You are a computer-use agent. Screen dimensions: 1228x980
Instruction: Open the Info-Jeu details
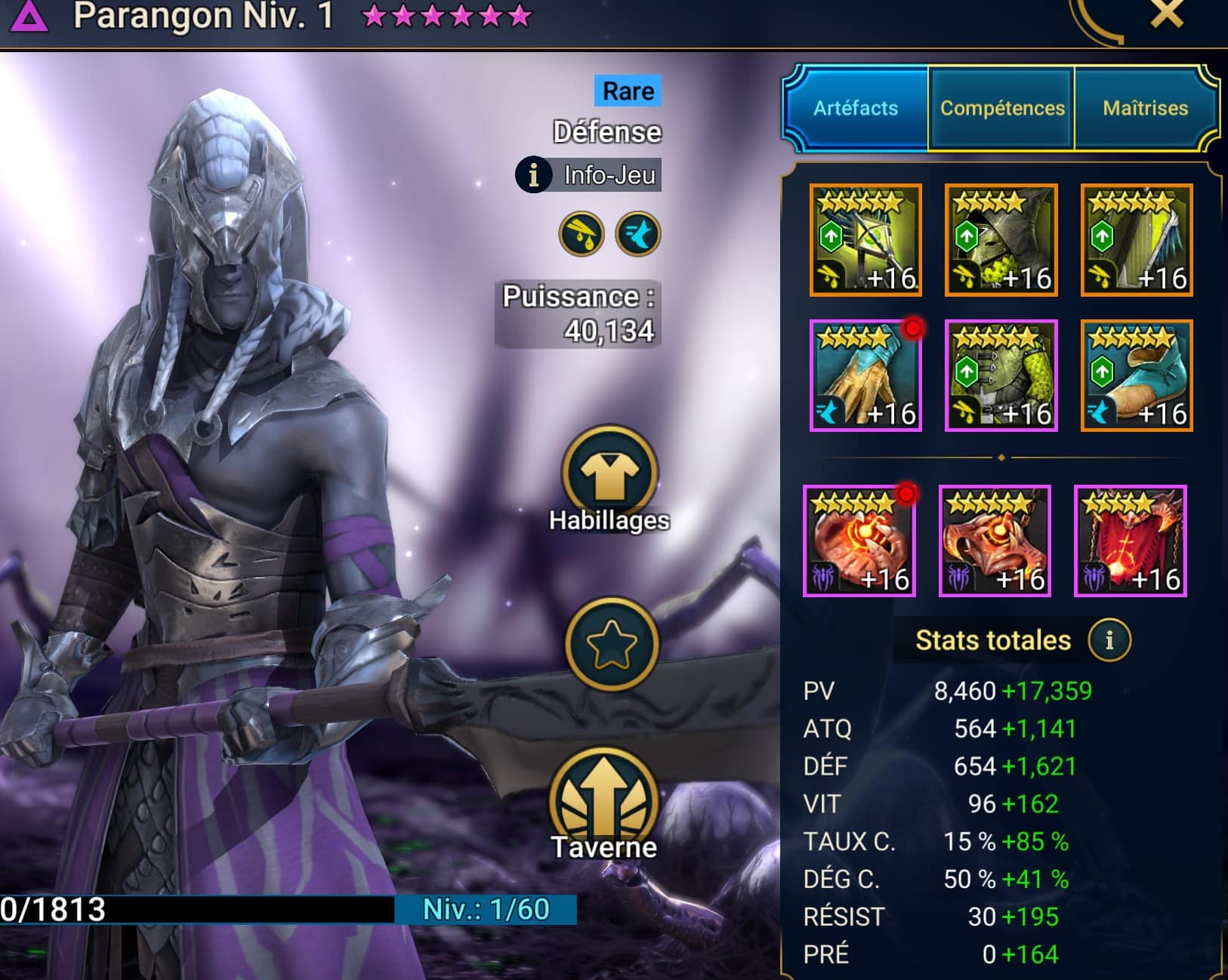[588, 175]
